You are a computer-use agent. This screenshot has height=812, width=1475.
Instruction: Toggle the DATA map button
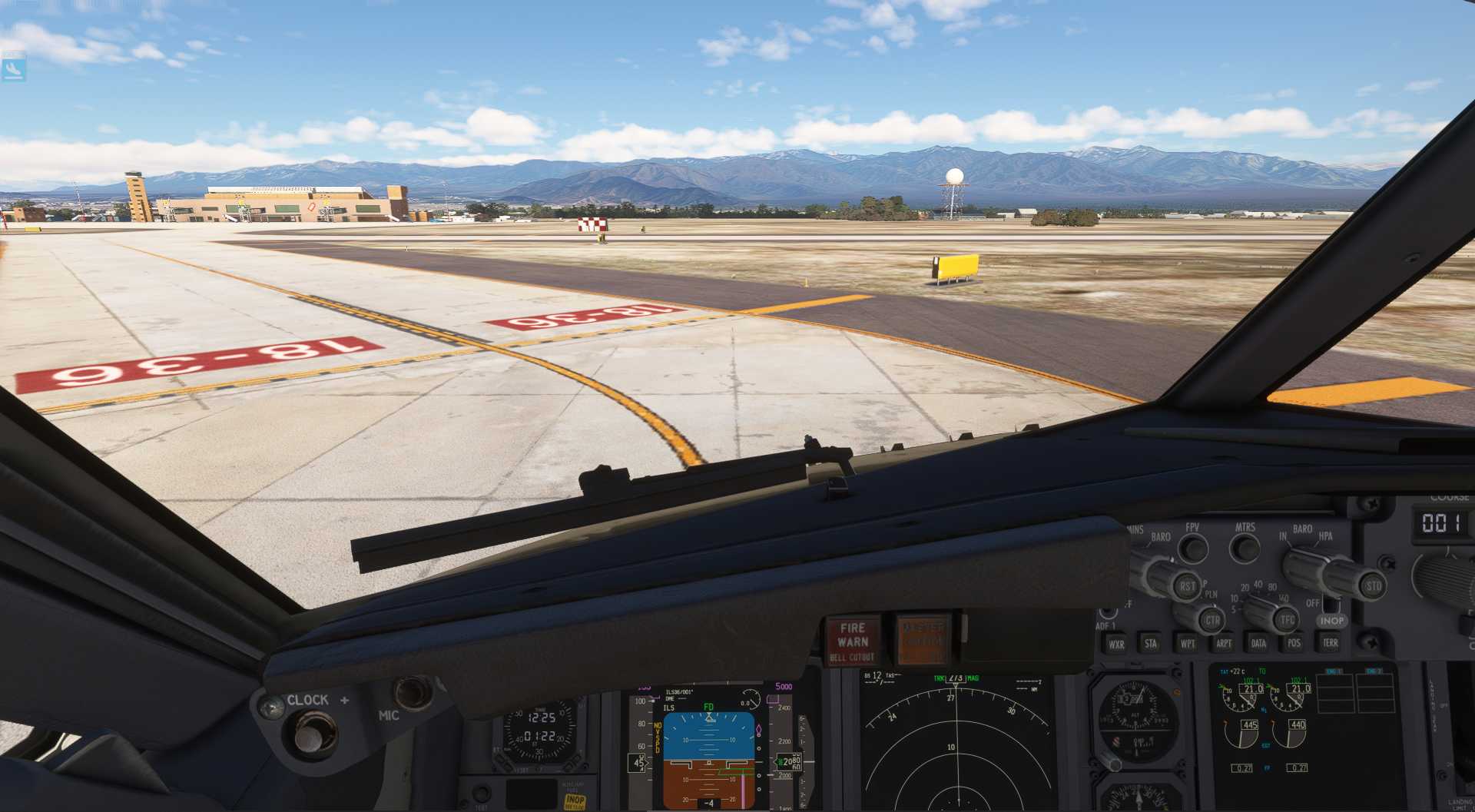click(1258, 644)
